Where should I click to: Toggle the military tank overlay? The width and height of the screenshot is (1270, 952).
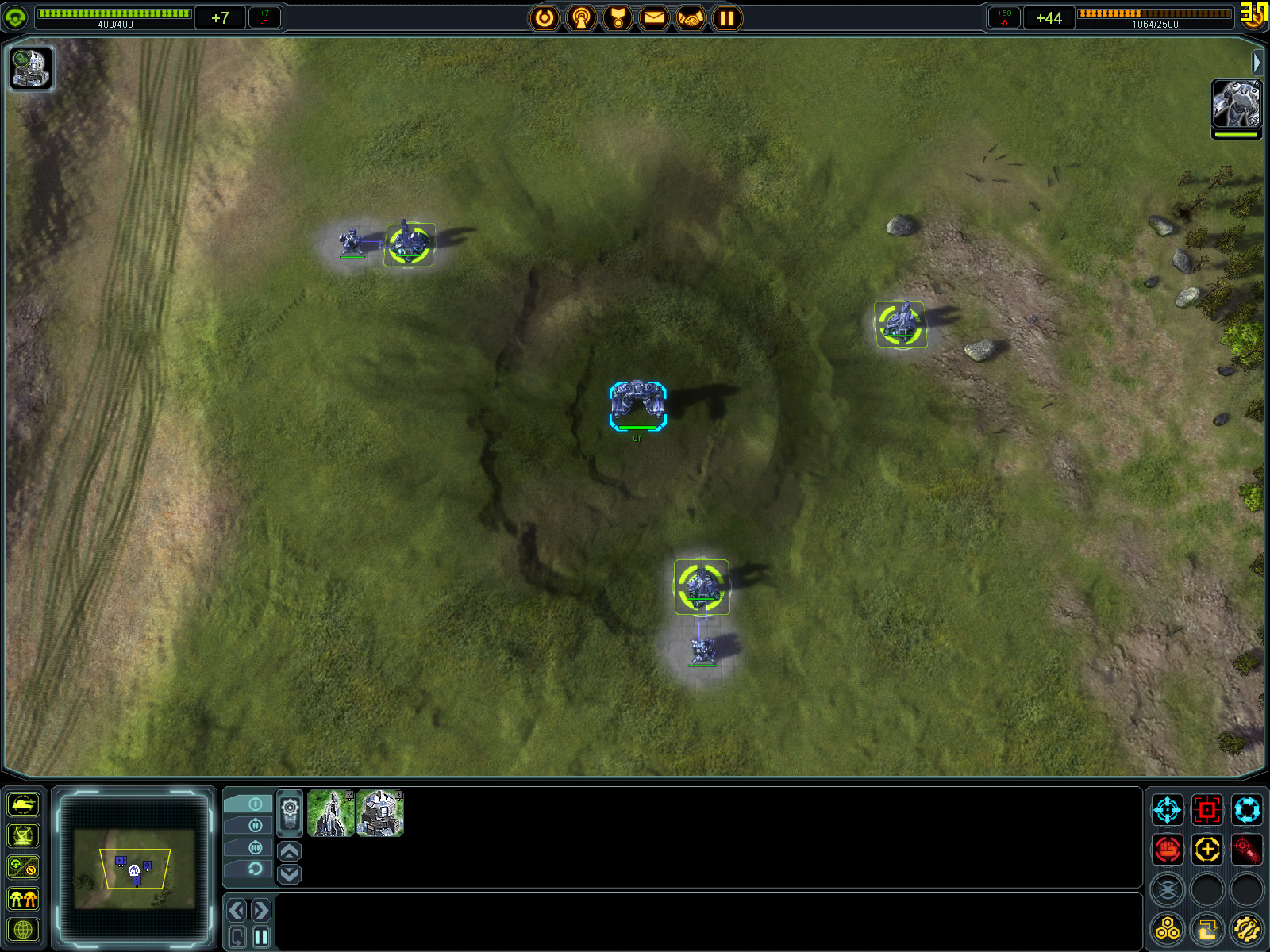click(x=23, y=804)
